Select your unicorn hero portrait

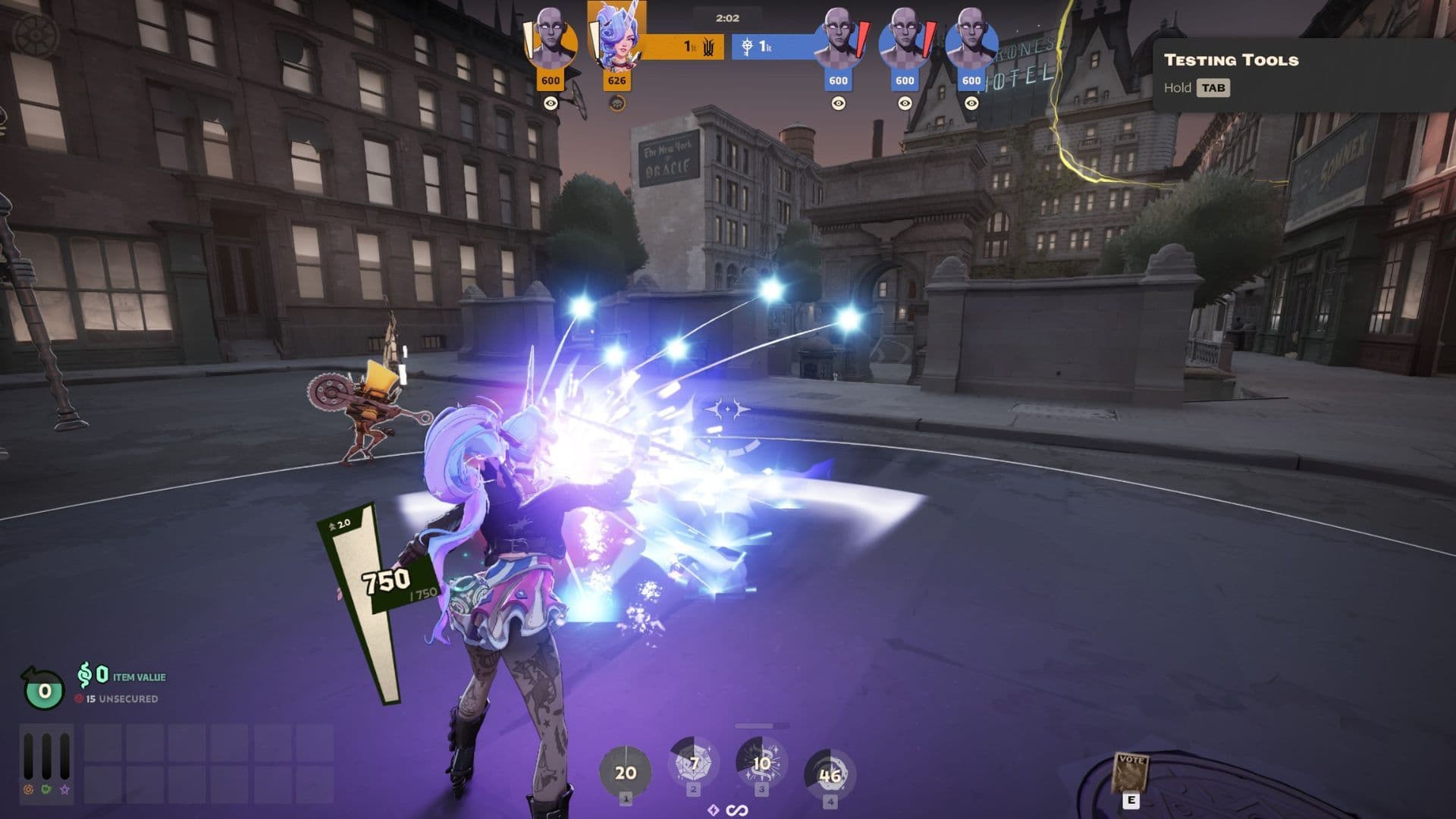pyautogui.click(x=617, y=38)
